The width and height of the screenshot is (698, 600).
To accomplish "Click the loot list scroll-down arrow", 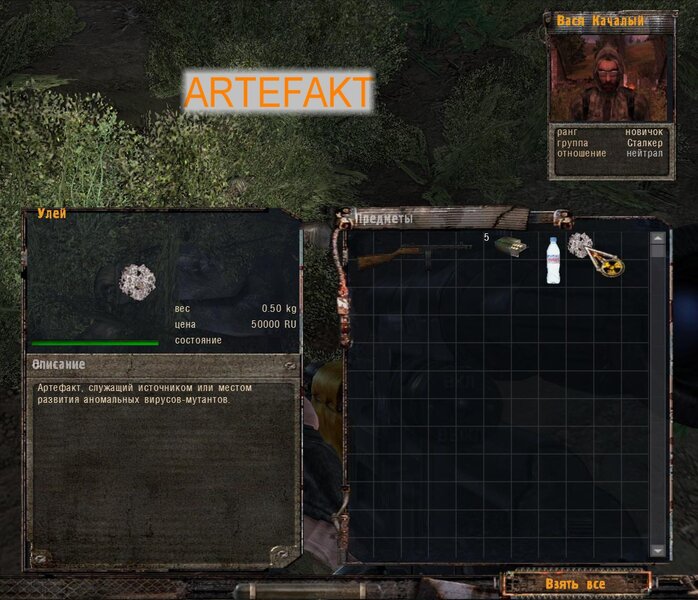I will pos(657,550).
